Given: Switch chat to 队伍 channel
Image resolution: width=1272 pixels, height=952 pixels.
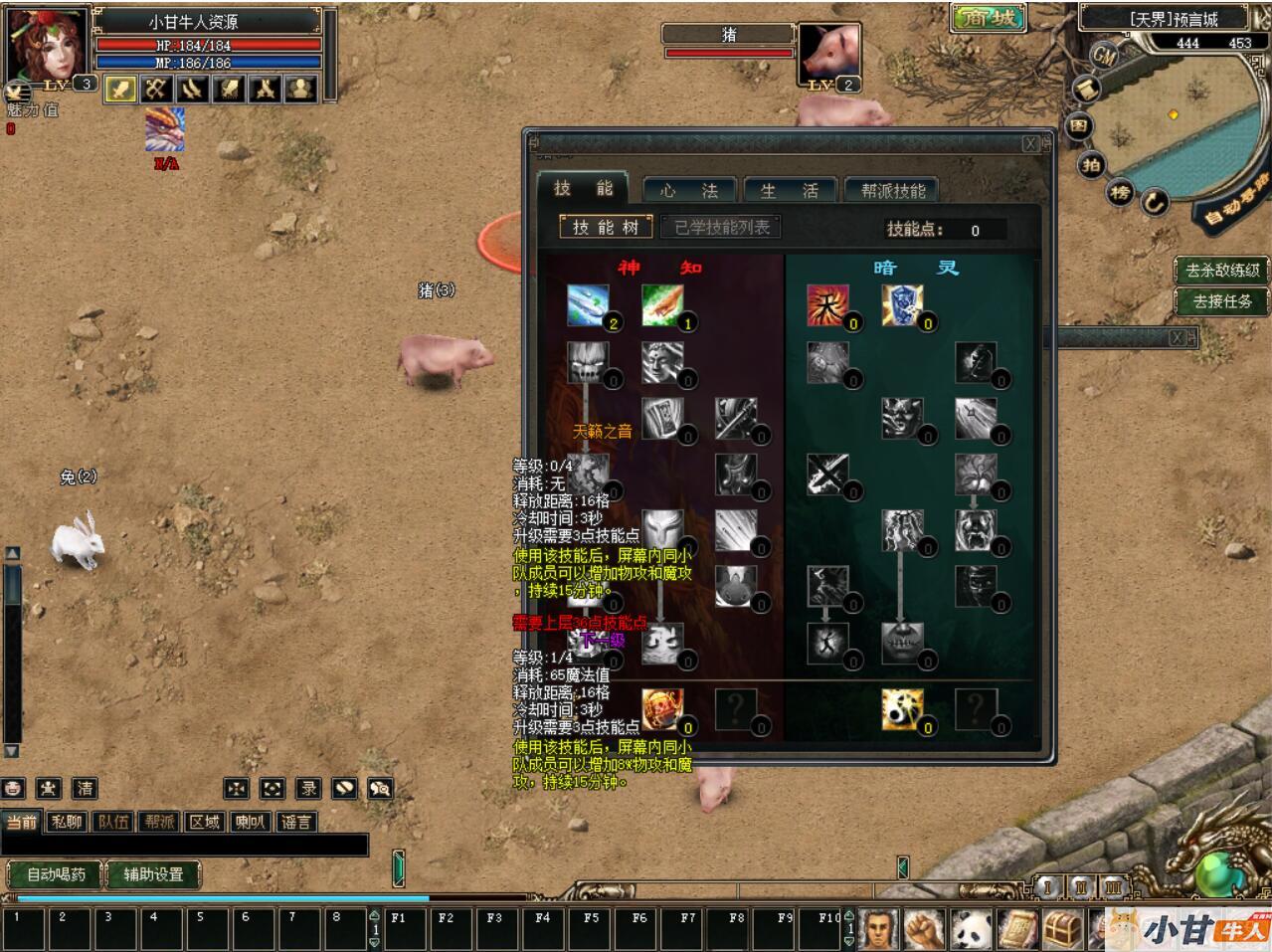Looking at the screenshot, I should (x=113, y=822).
